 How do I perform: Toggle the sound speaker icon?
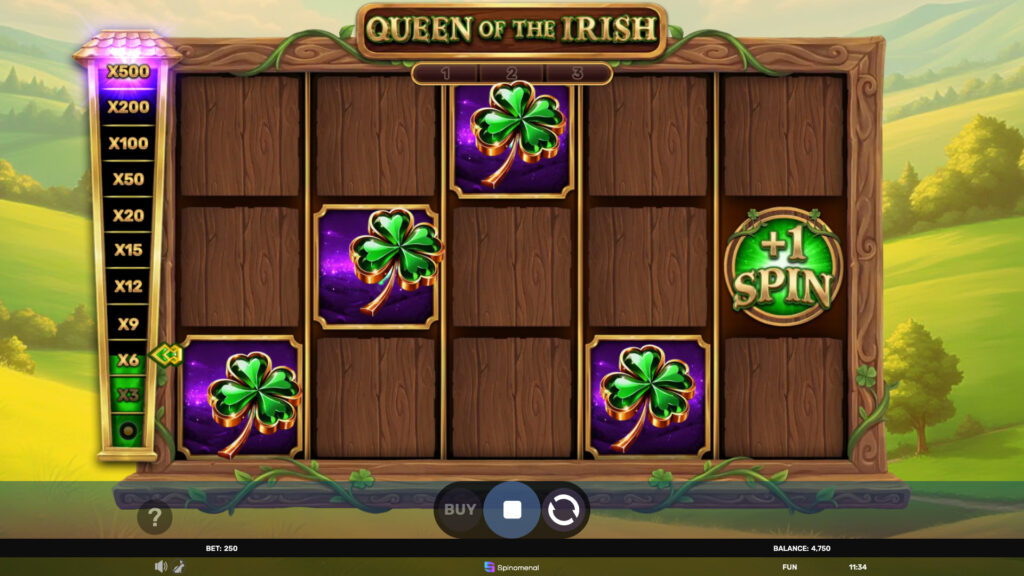pyautogui.click(x=160, y=567)
